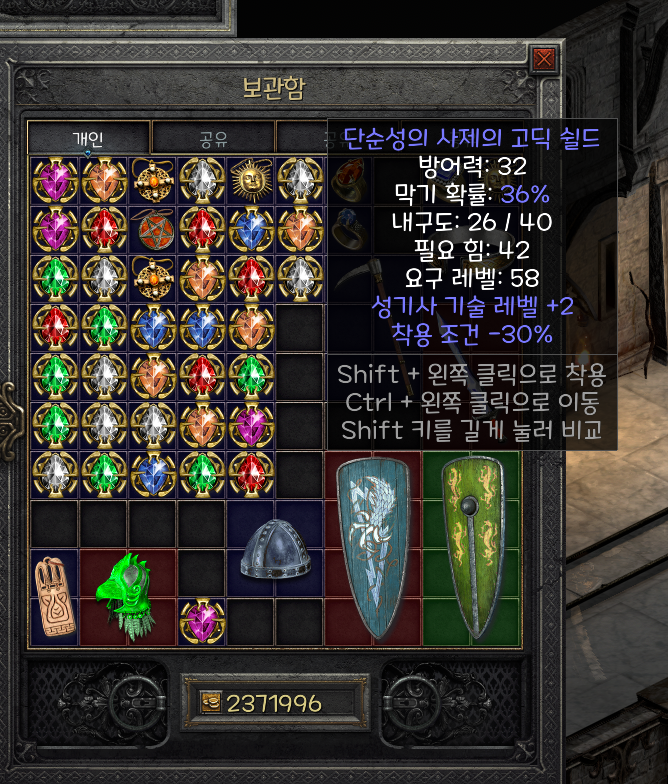Pick the blue shield with white dragon
Image resolution: width=668 pixels, height=784 pixels.
point(372,548)
